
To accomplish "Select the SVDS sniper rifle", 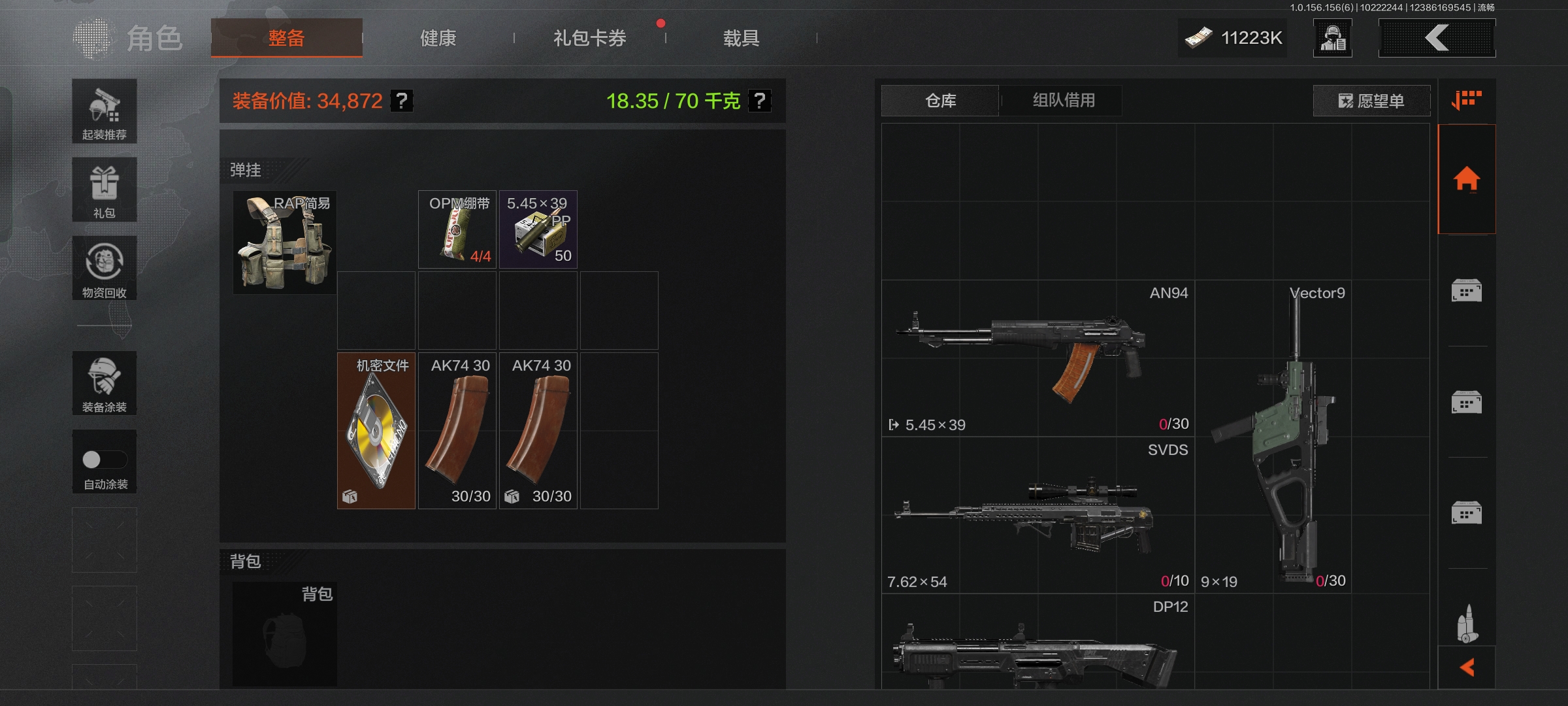I will click(x=1037, y=515).
